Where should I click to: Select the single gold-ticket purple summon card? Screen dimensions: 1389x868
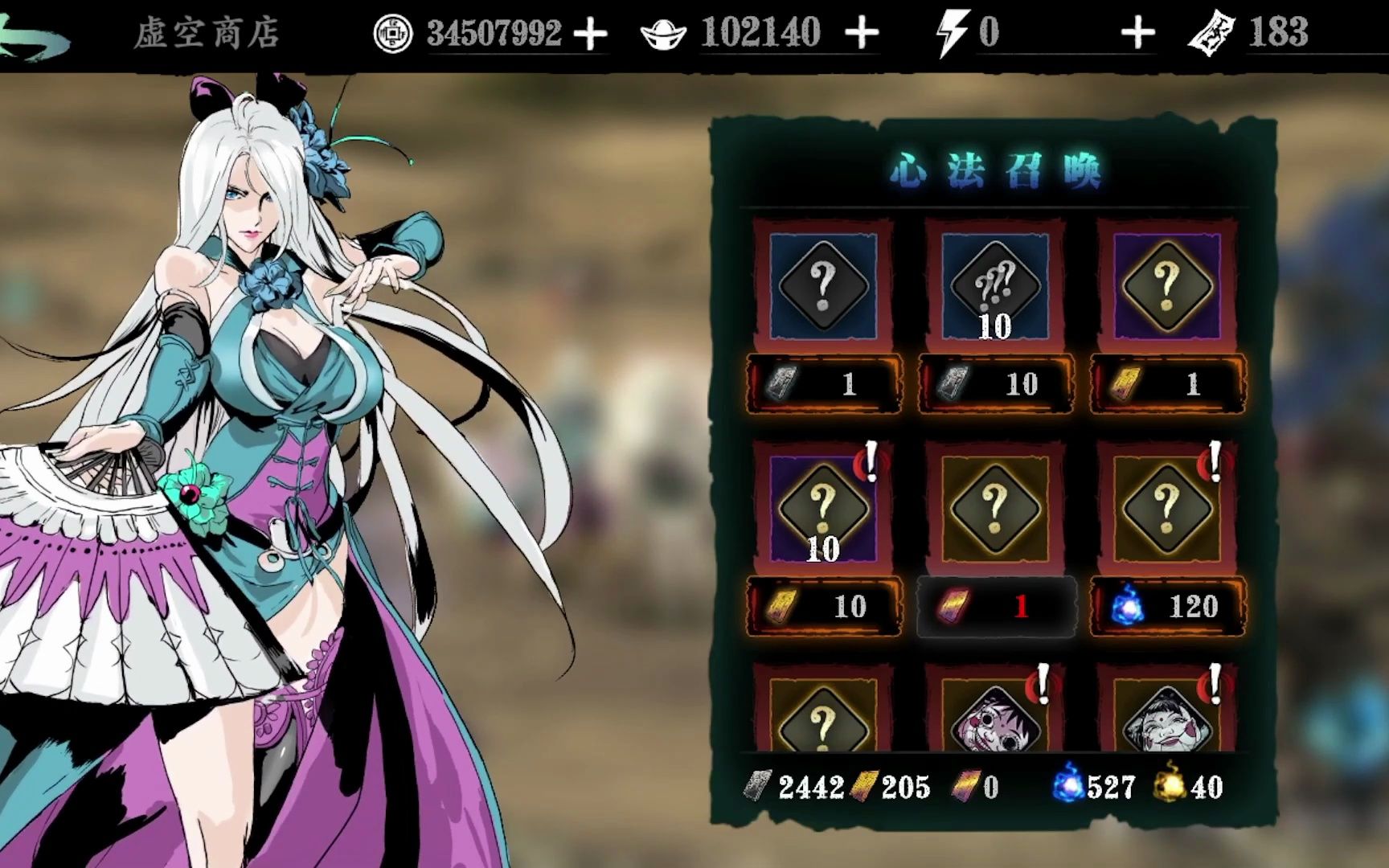click(x=1167, y=285)
